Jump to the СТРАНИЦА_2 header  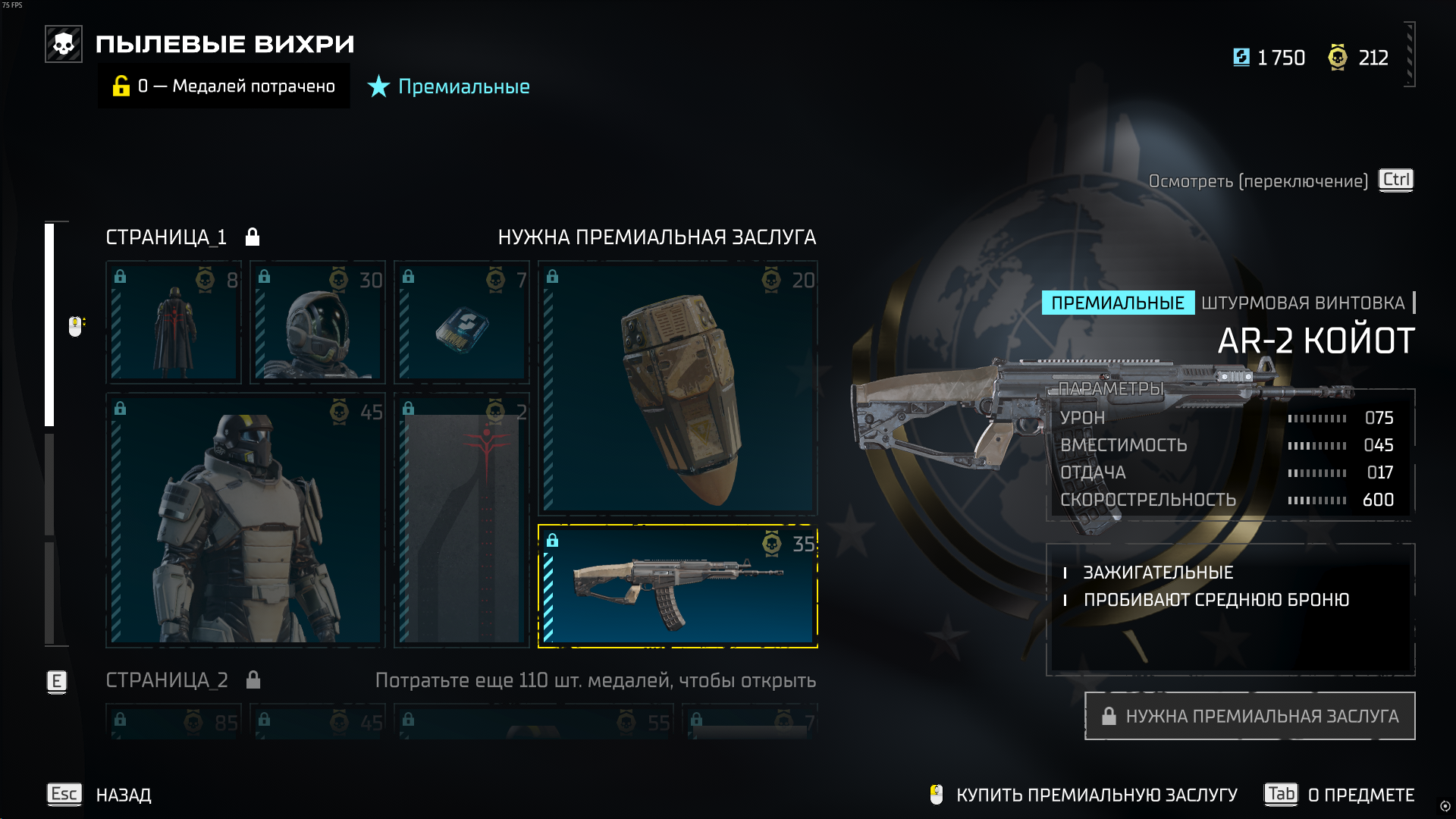(x=167, y=680)
